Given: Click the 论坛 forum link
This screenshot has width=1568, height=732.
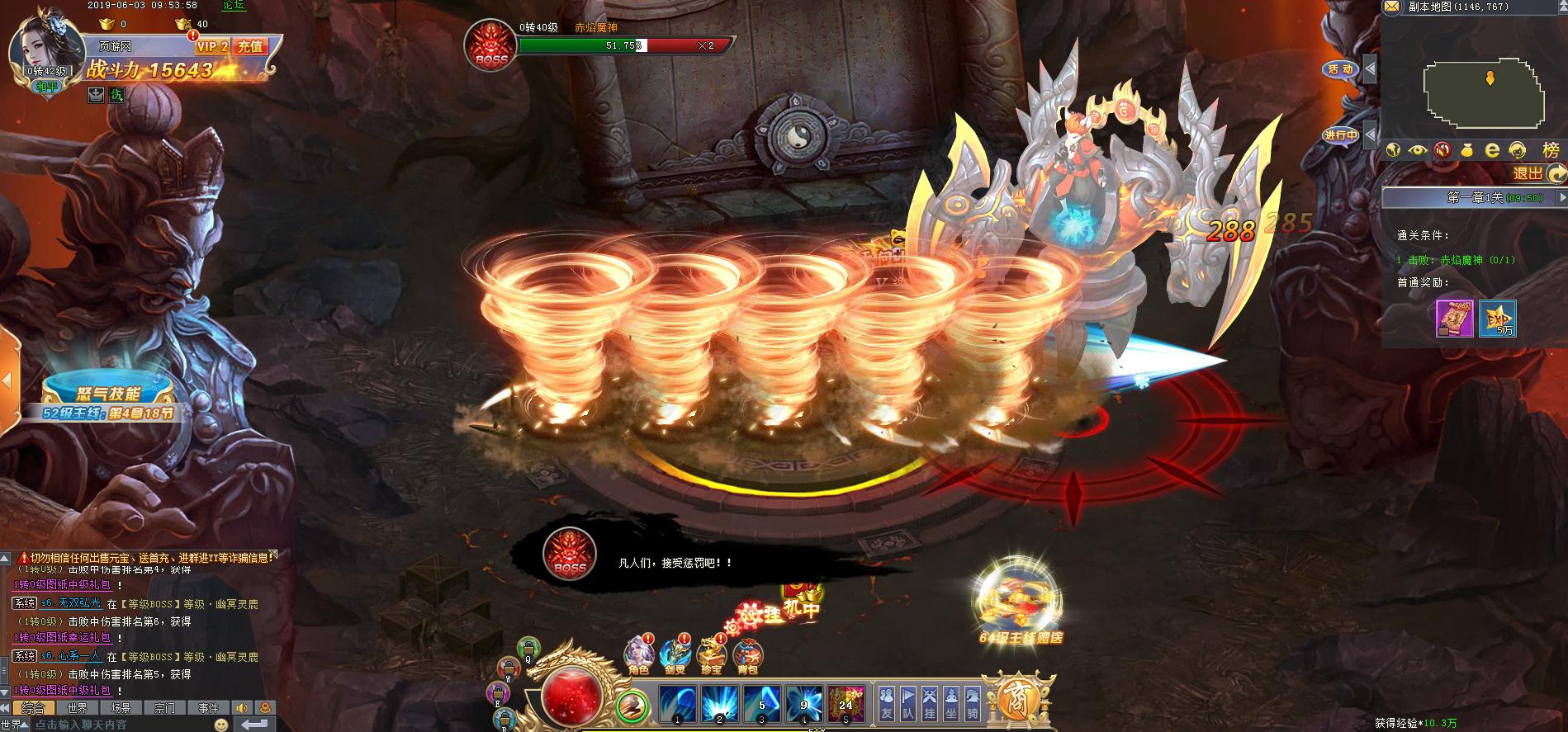Looking at the screenshot, I should coord(234,5).
